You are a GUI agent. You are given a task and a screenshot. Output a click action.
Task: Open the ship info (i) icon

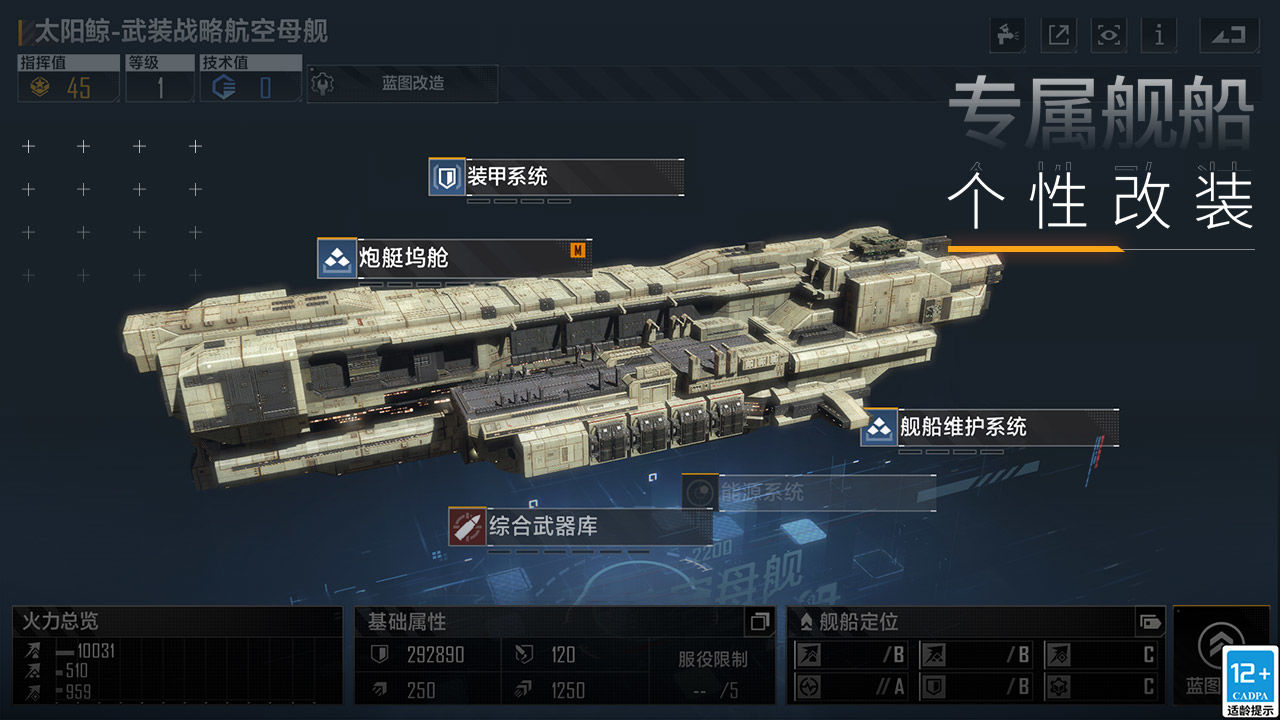(1159, 35)
